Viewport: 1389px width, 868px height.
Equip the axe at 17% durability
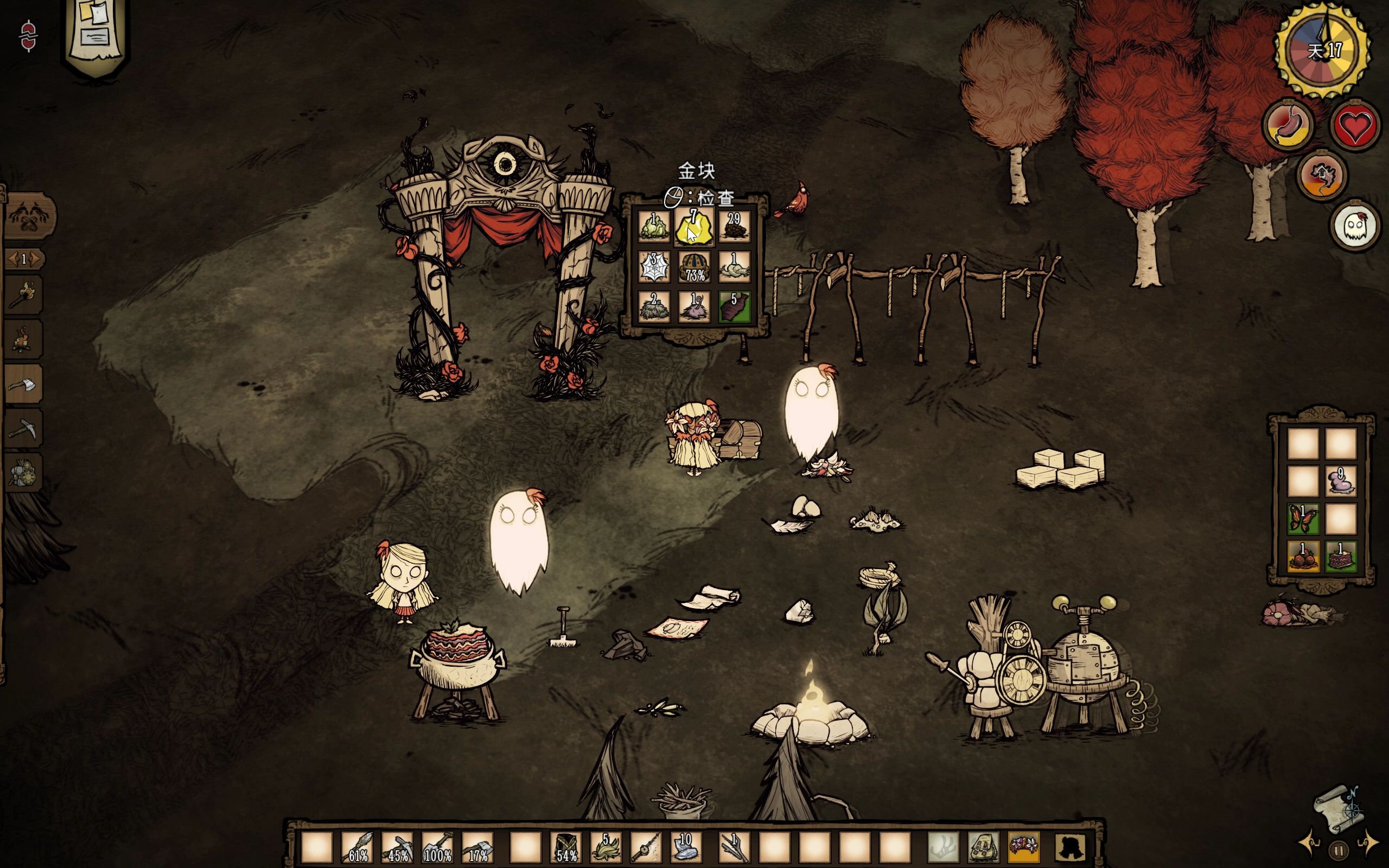point(478,847)
